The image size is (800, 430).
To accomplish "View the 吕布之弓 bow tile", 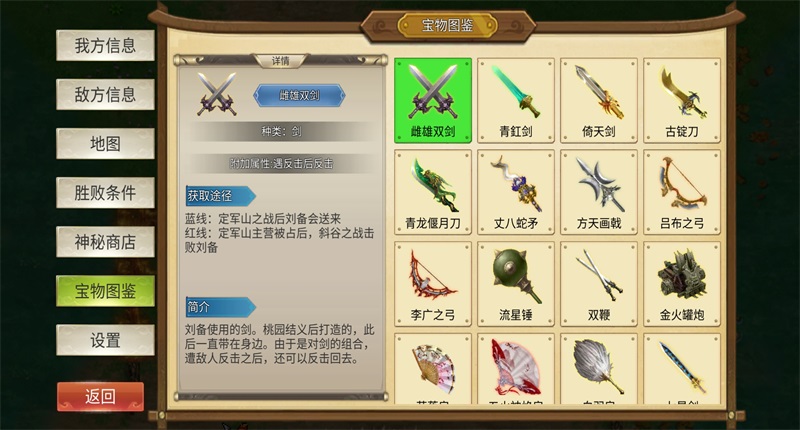I will point(682,192).
